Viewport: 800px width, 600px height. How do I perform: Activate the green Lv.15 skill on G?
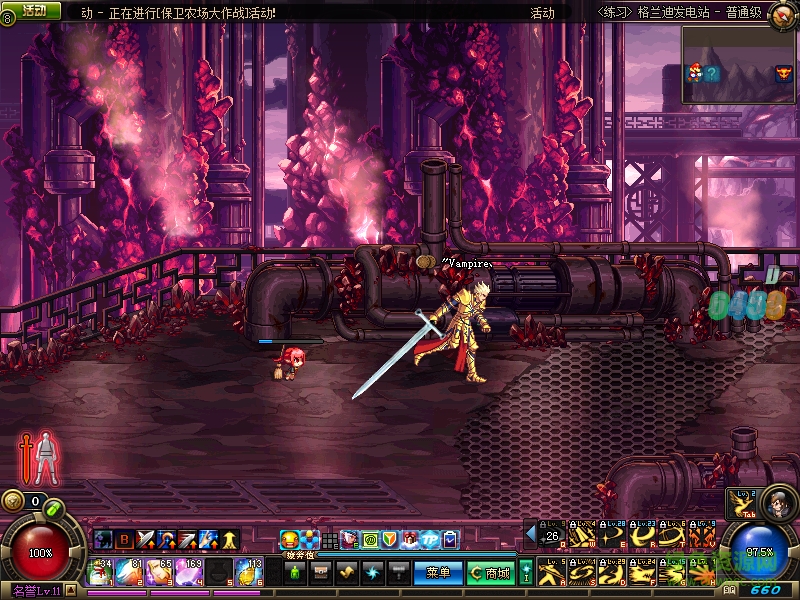tap(672, 572)
